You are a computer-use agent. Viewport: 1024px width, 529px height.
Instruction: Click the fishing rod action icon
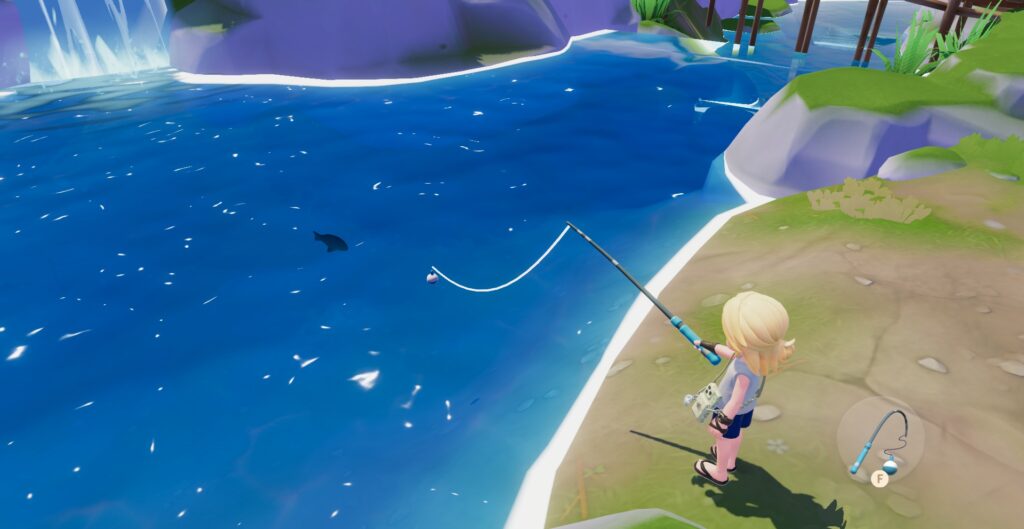(880, 440)
